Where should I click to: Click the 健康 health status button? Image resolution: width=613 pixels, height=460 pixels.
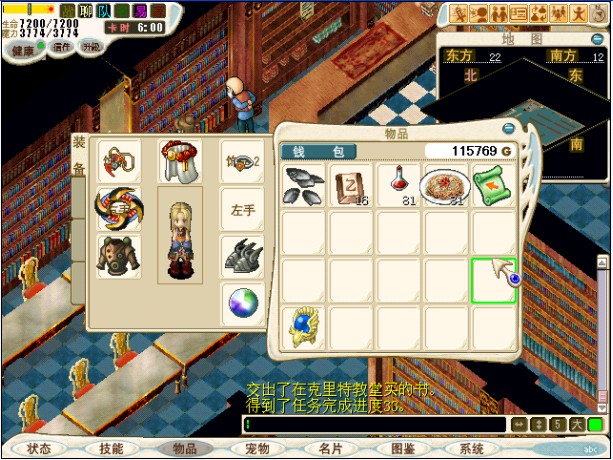[22, 49]
